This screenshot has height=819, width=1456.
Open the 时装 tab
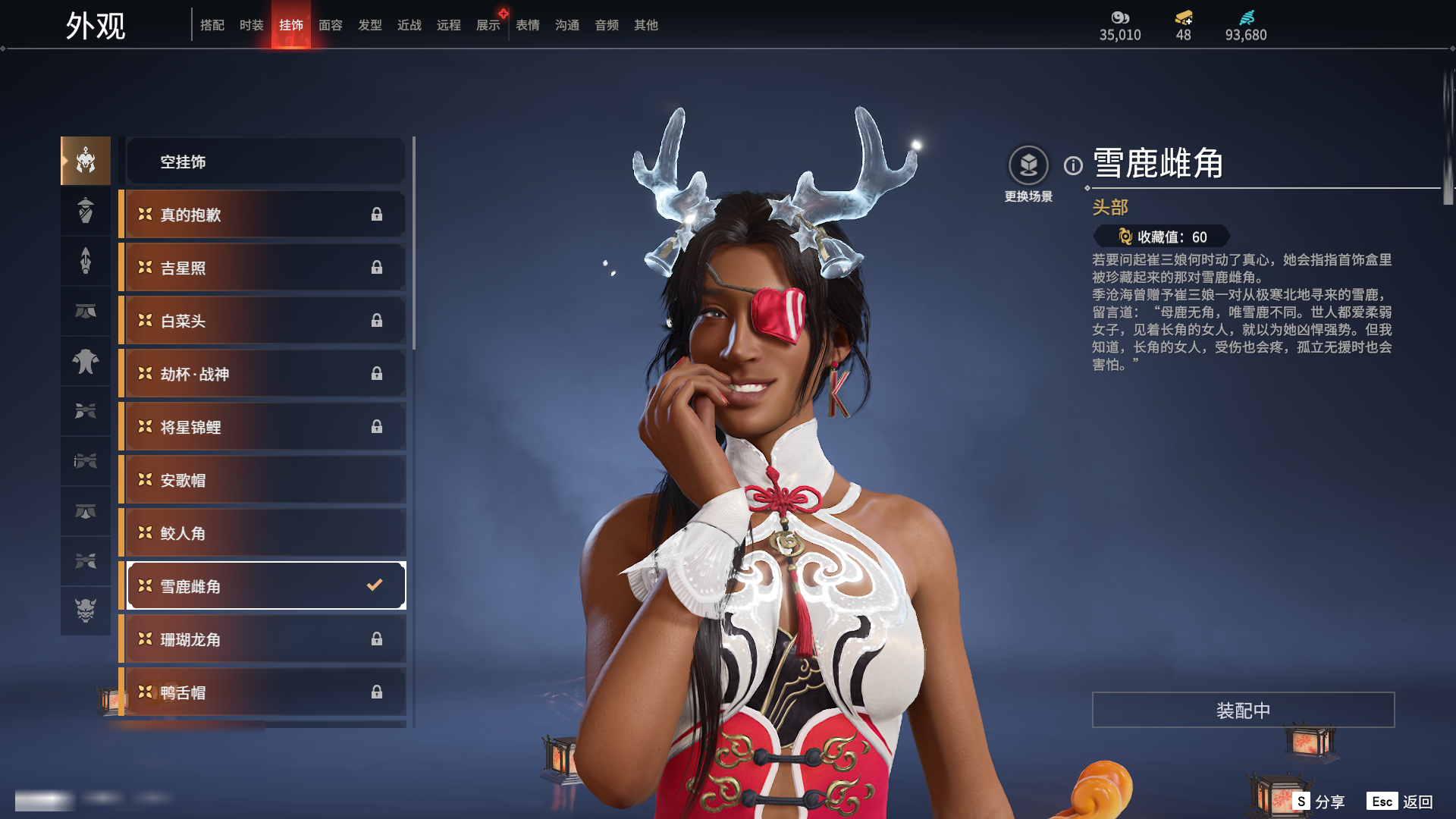pyautogui.click(x=252, y=25)
